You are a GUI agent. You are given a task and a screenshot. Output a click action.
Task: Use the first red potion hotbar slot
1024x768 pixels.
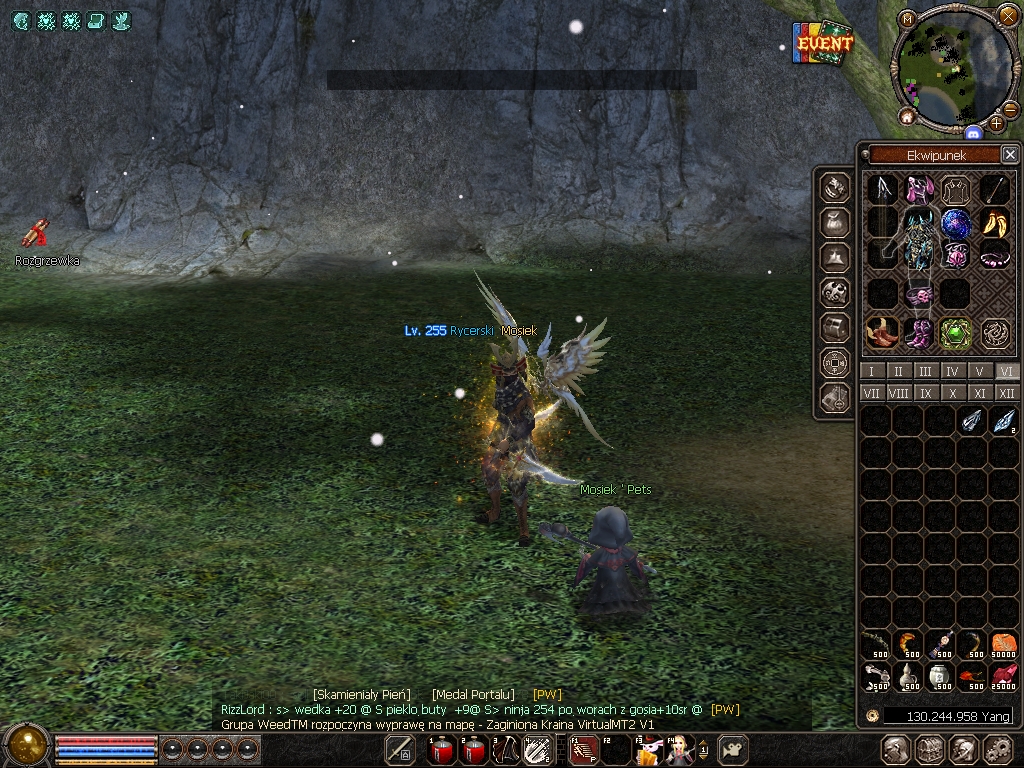441,749
